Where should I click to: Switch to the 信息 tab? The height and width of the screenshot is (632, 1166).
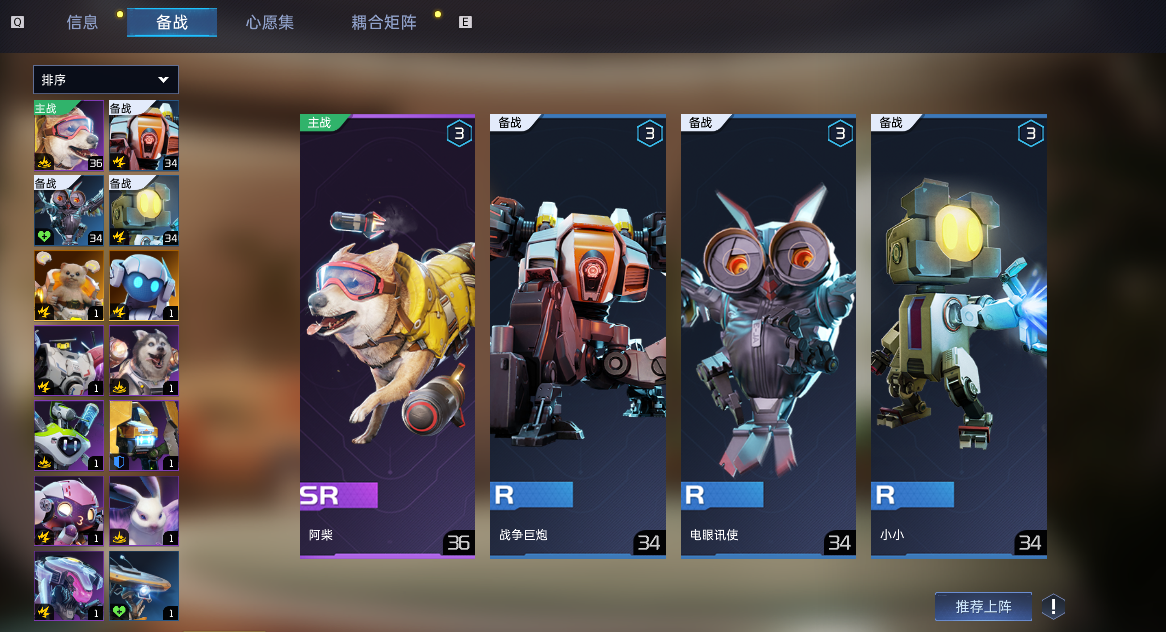(82, 22)
